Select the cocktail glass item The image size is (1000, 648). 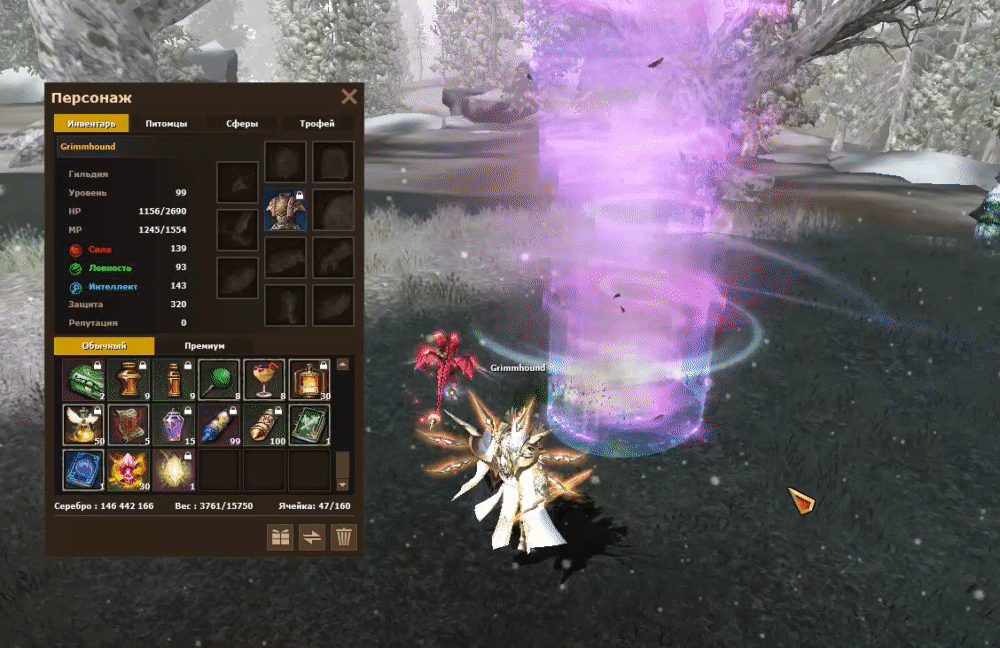click(x=264, y=380)
